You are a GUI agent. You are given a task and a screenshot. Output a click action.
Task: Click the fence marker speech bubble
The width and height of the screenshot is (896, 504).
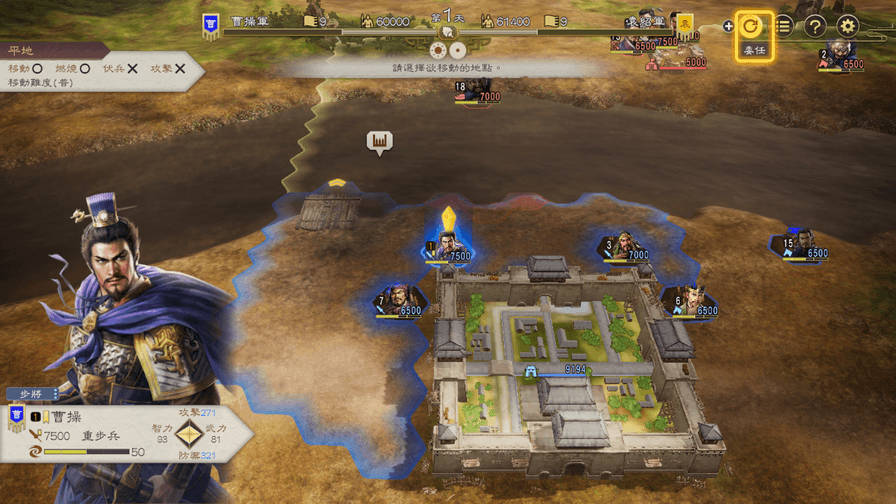[379, 143]
